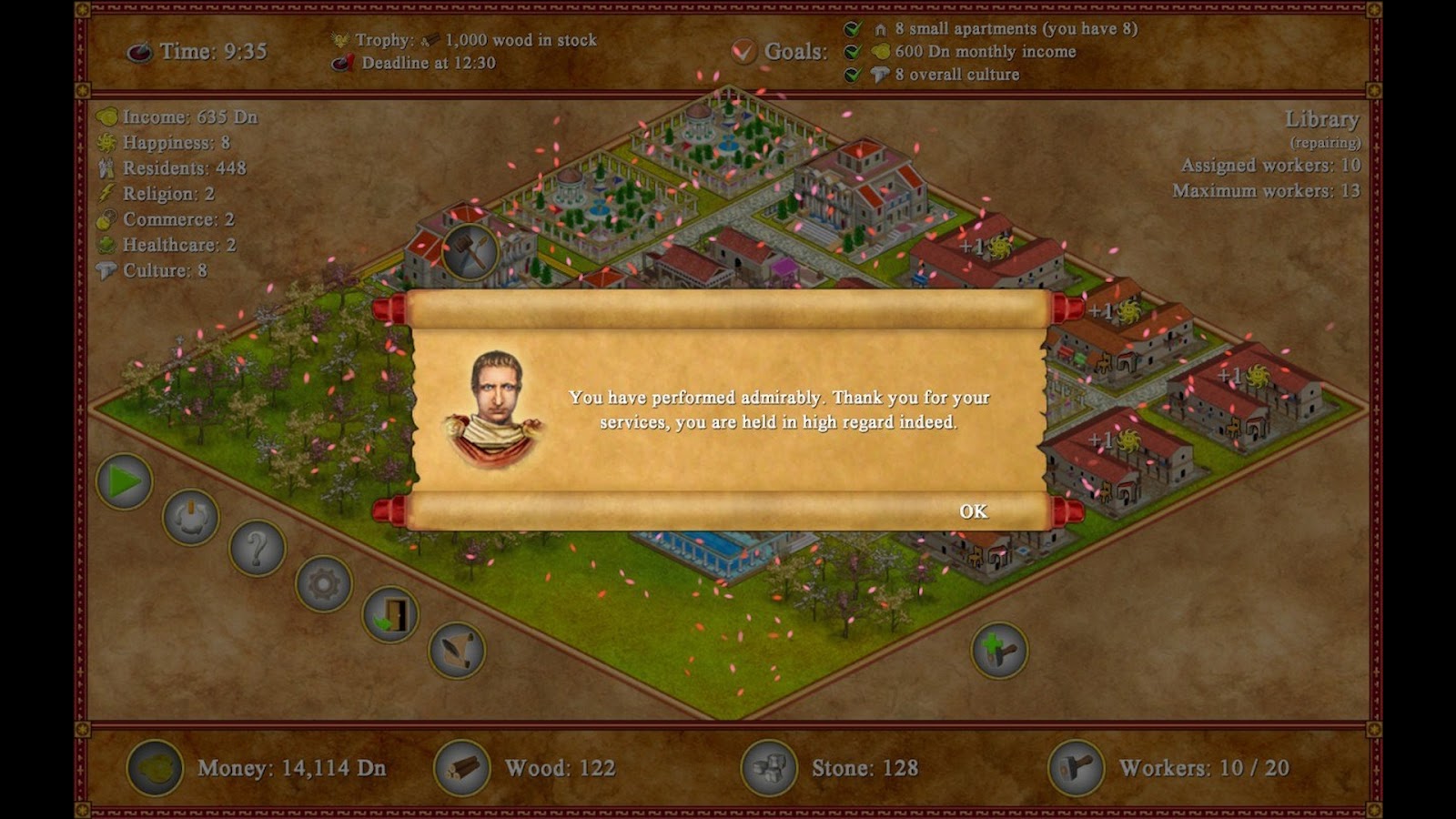This screenshot has height=819, width=1456.
Task: Click the hammer repair icon over the building
Action: point(470,250)
